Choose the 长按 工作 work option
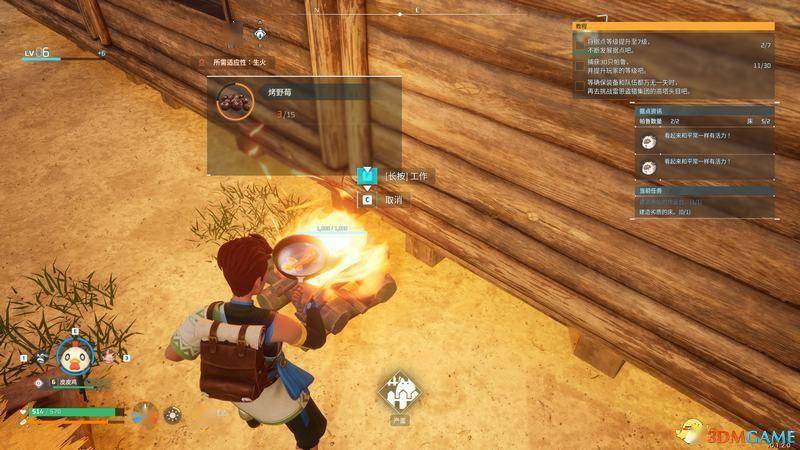The width and height of the screenshot is (800, 450). pyautogui.click(x=407, y=176)
